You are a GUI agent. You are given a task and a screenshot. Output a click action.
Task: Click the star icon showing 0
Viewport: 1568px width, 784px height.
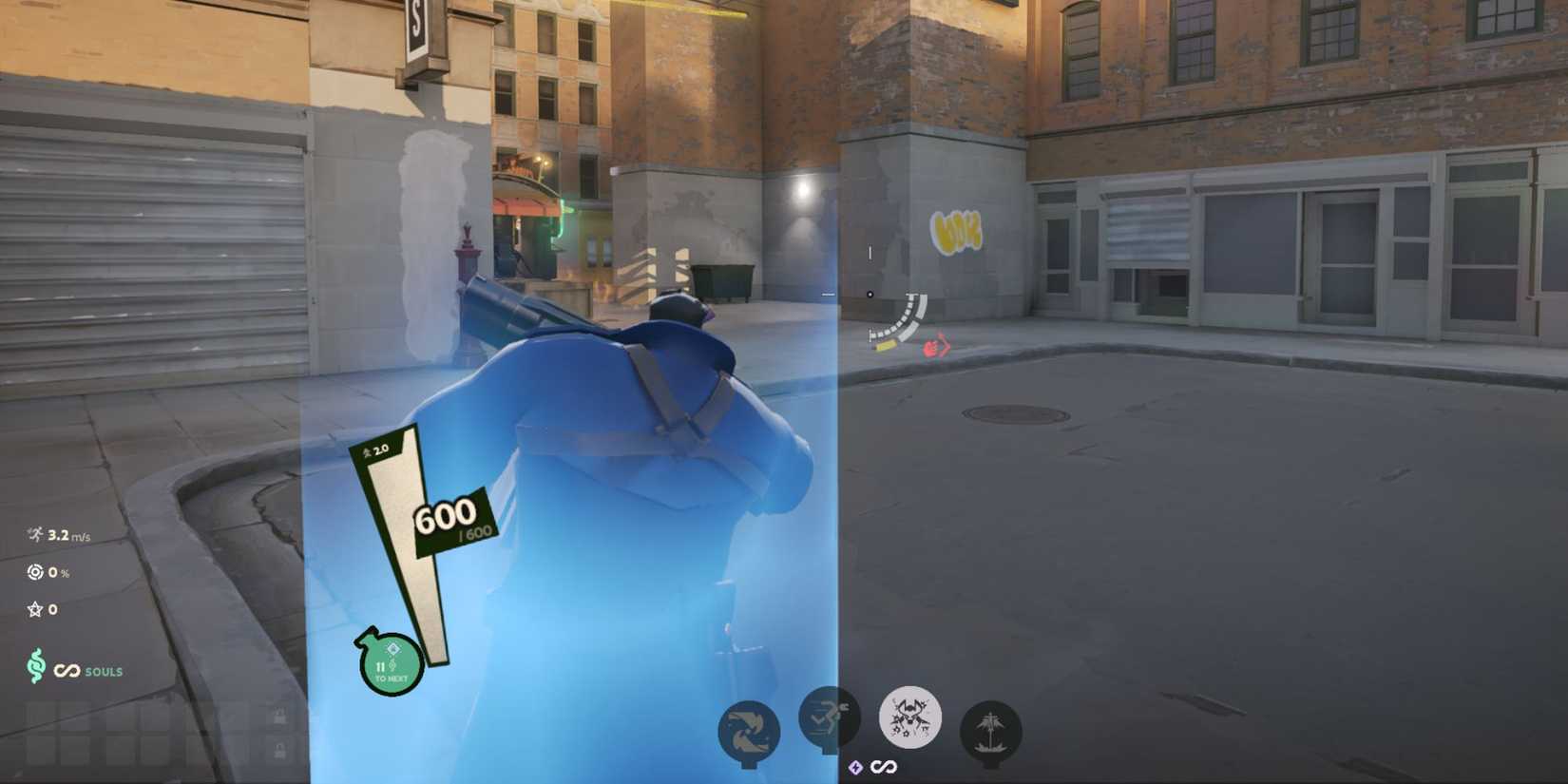pos(35,609)
